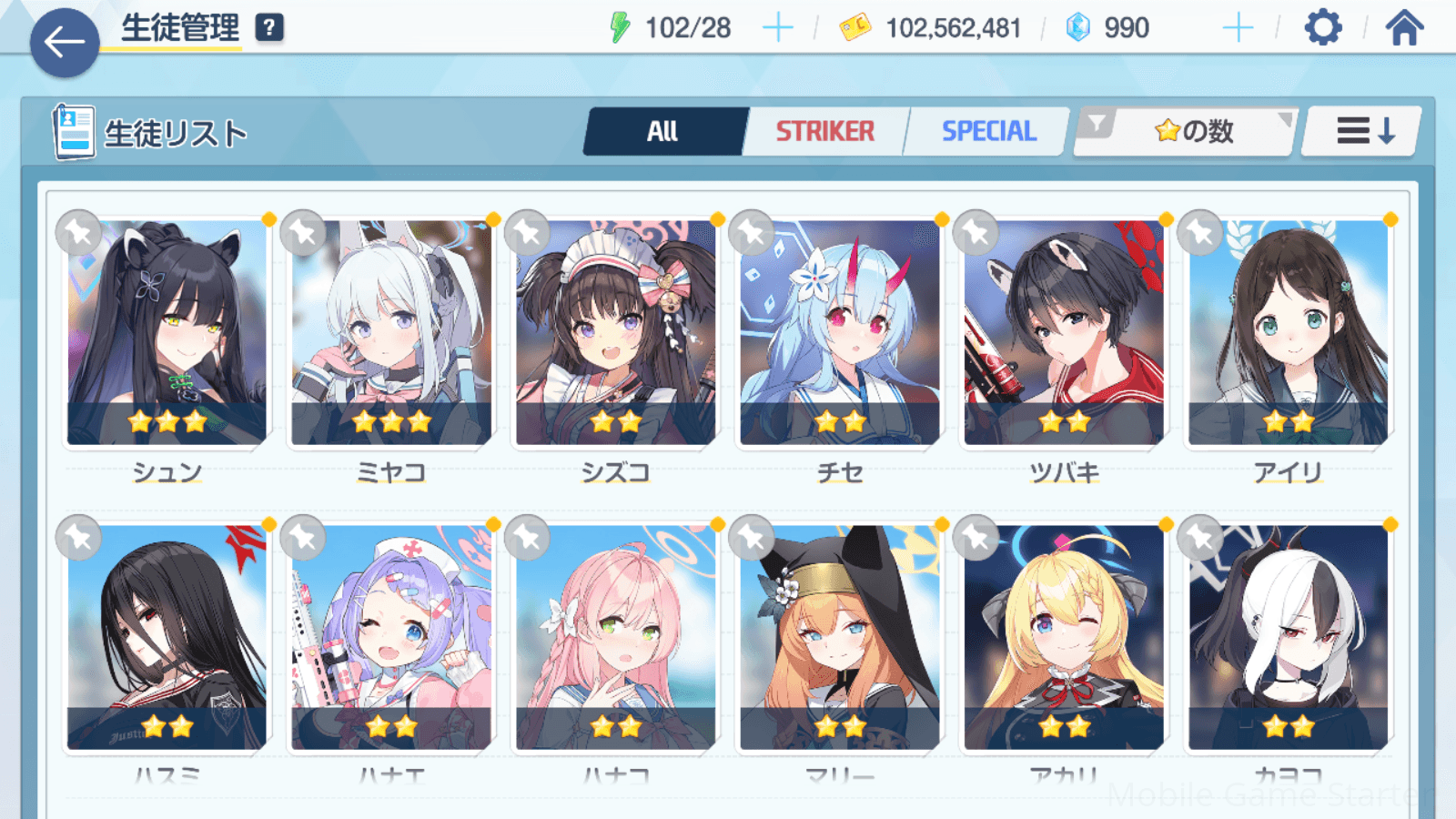Open the help question mark icon
1456x819 pixels.
(269, 28)
